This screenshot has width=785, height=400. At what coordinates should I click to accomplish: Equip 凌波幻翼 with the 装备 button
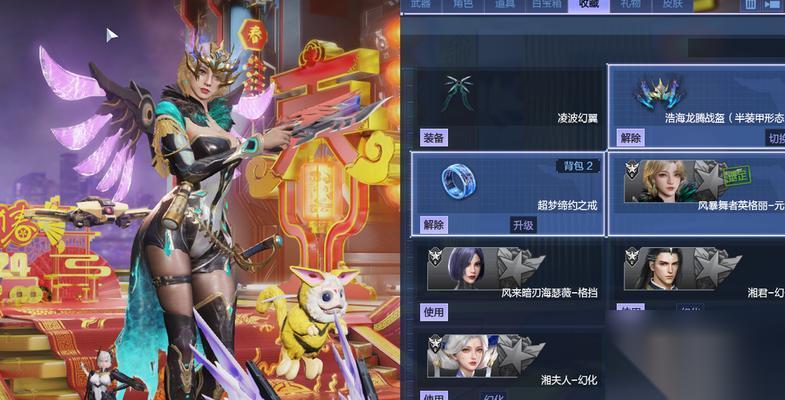[434, 137]
